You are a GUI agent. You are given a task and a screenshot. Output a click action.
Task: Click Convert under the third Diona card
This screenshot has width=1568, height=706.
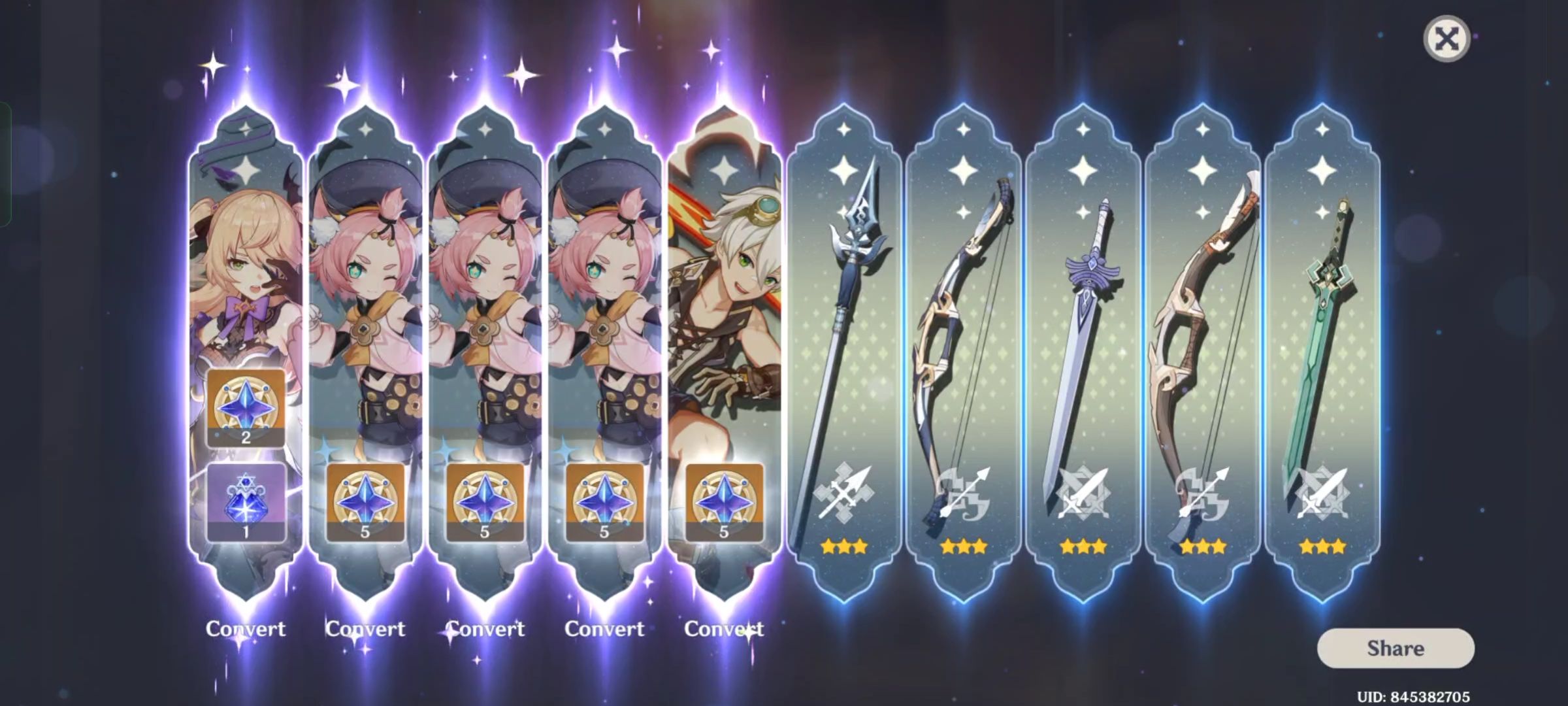coord(606,628)
